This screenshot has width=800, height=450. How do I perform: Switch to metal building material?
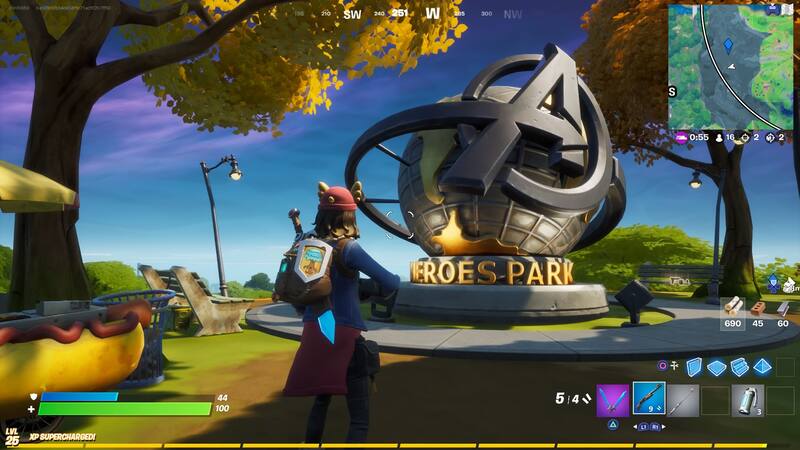coord(783,308)
